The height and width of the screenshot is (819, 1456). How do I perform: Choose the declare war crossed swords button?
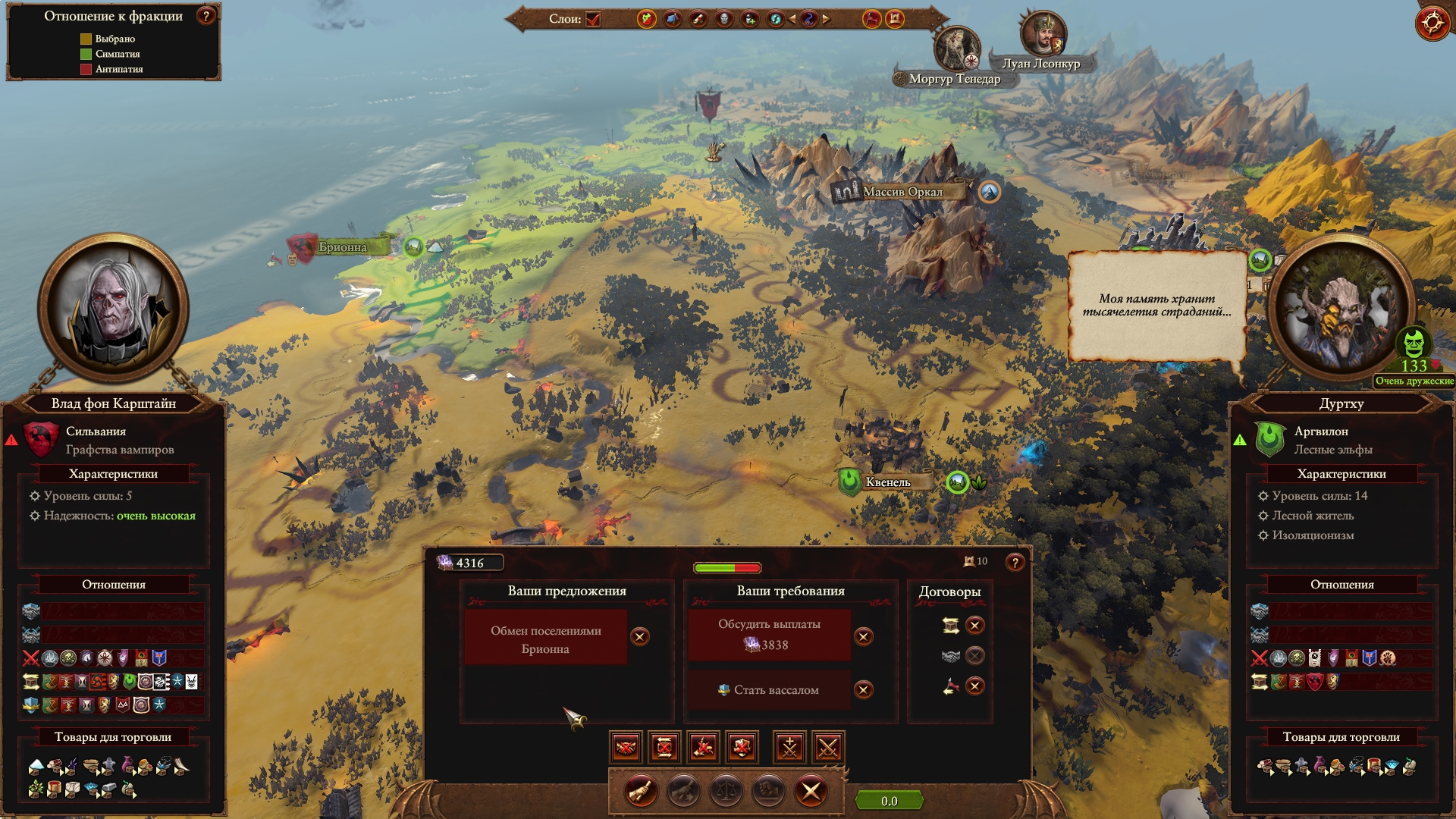tap(828, 748)
